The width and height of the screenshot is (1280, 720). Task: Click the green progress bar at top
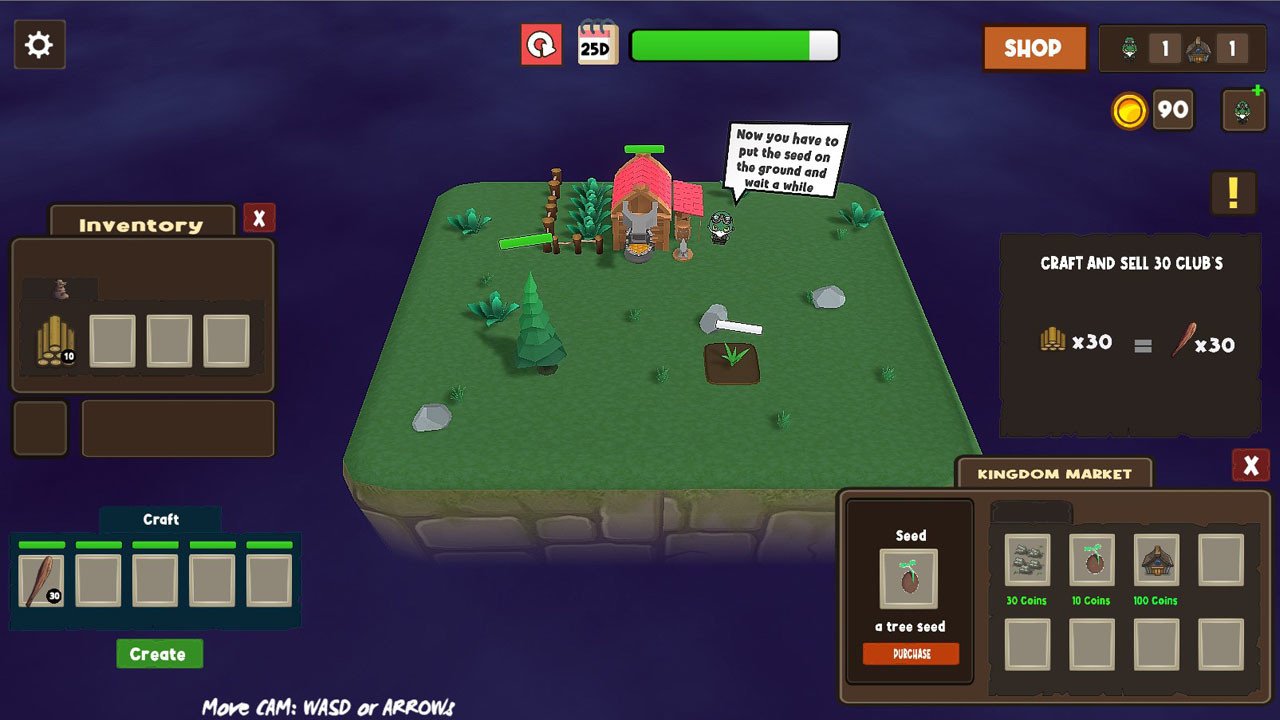click(x=735, y=45)
